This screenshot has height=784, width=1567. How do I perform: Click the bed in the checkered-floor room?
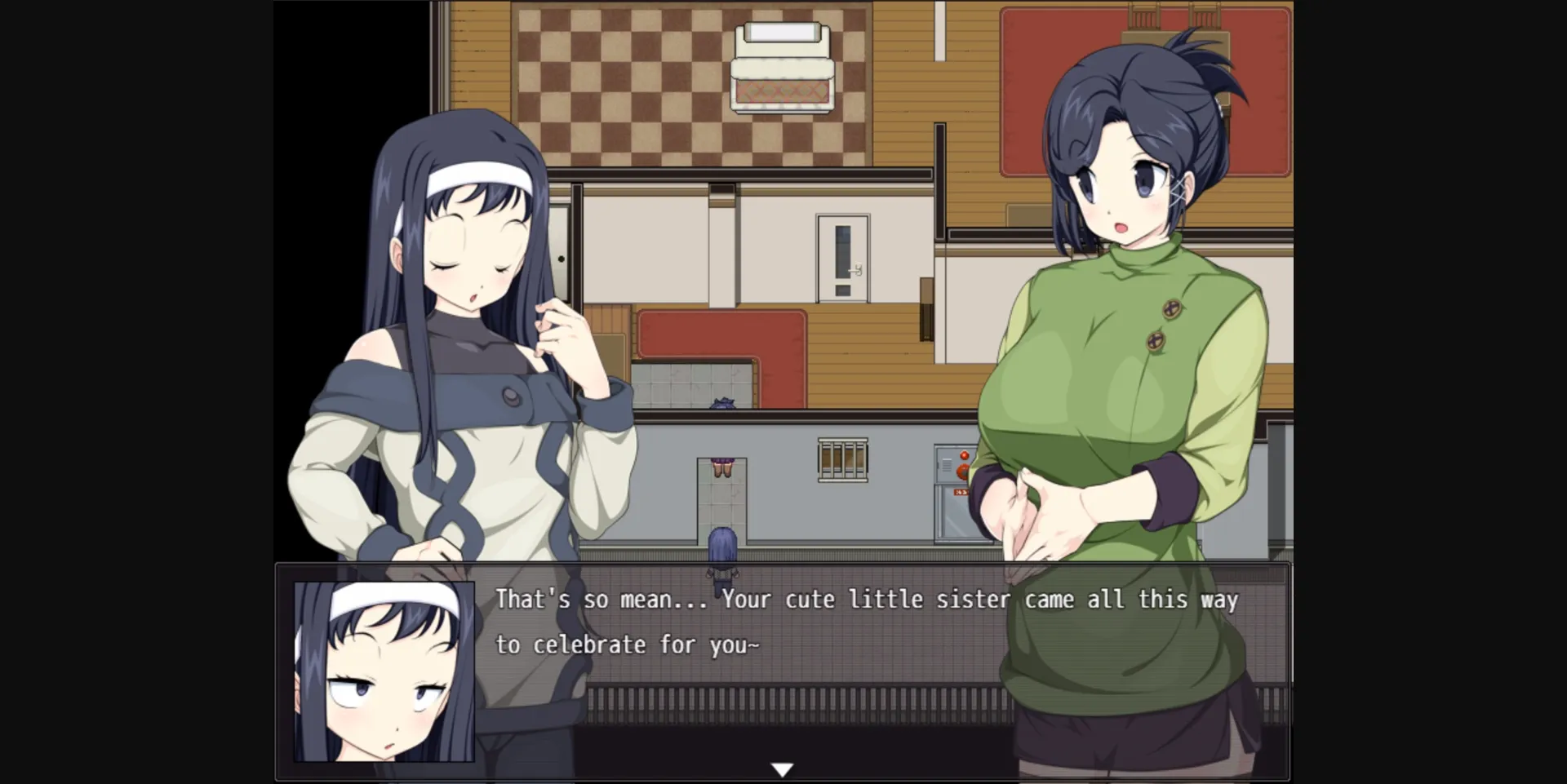click(x=782, y=65)
